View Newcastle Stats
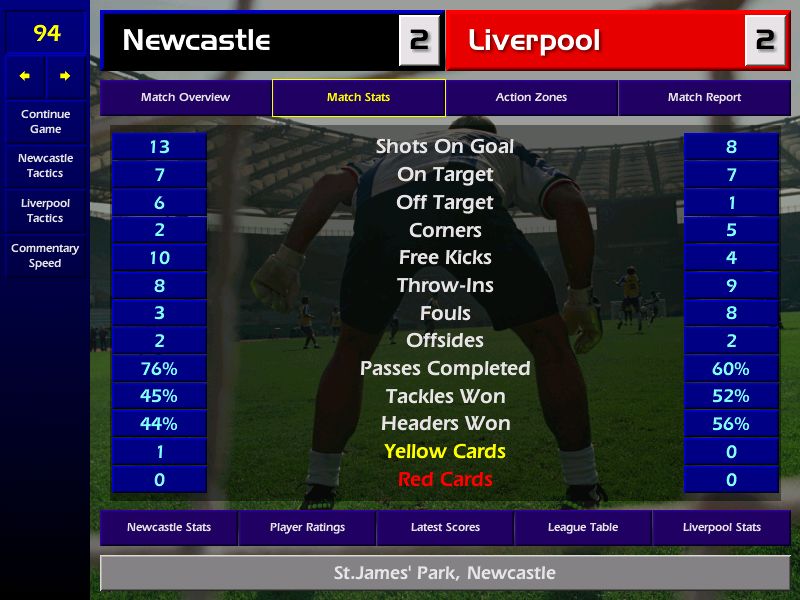Image resolution: width=800 pixels, height=600 pixels. [169, 527]
